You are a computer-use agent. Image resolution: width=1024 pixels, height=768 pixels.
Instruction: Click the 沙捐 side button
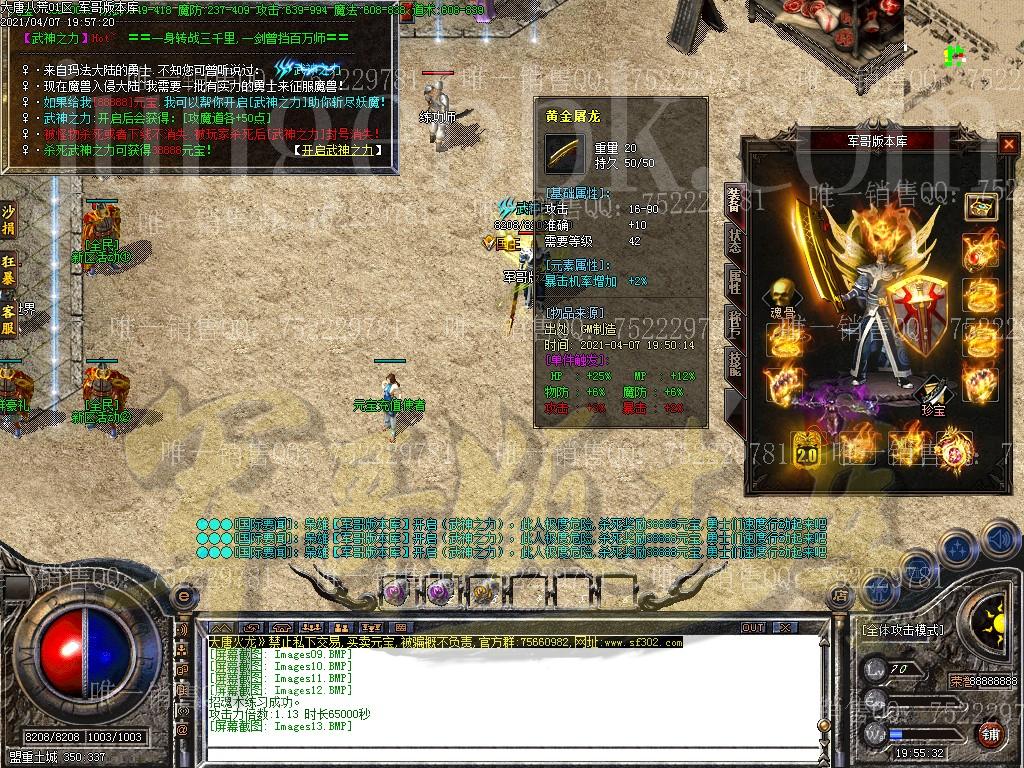(9, 219)
